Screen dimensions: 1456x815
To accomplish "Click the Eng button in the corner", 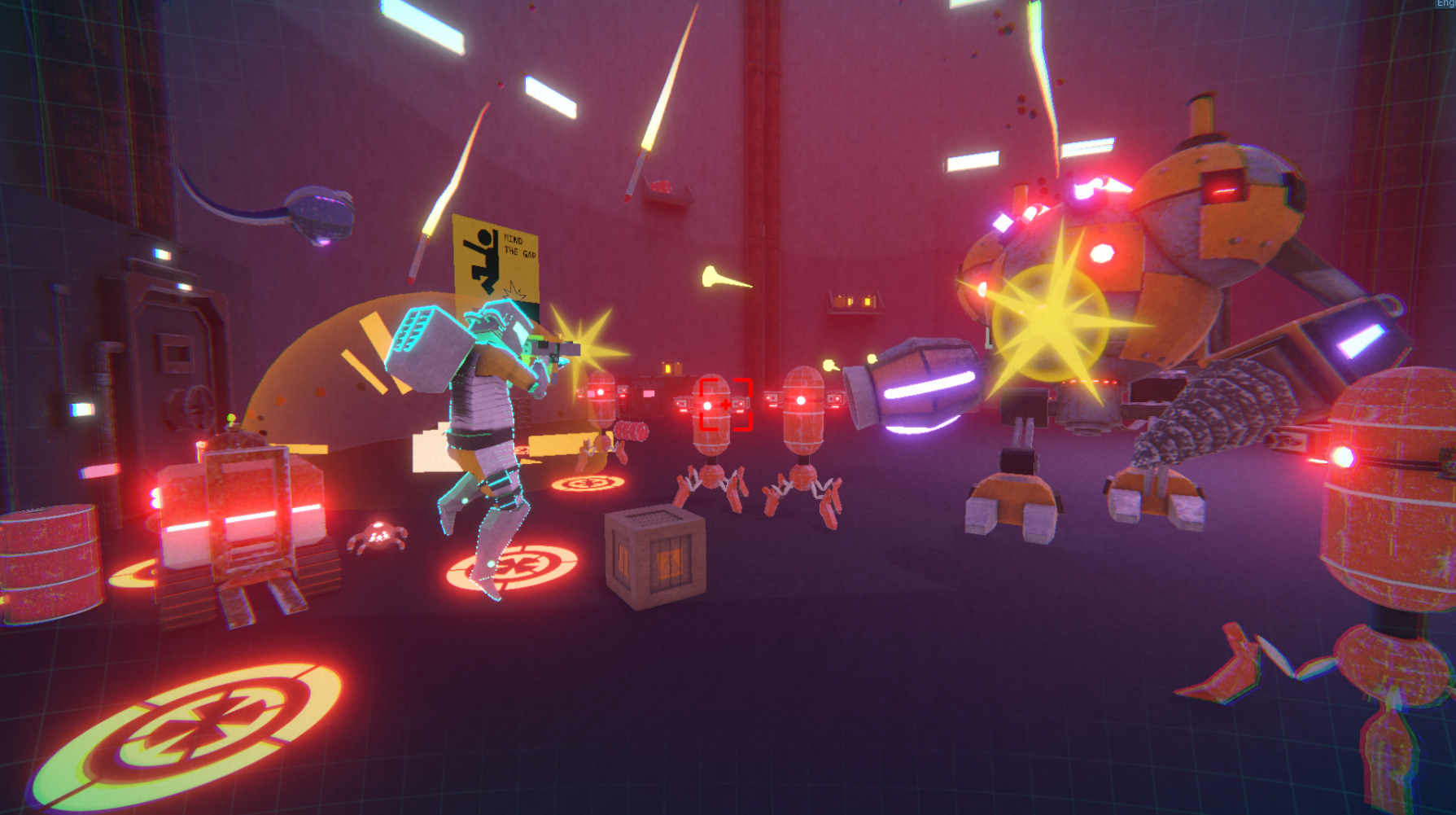I will pyautogui.click(x=1446, y=4).
